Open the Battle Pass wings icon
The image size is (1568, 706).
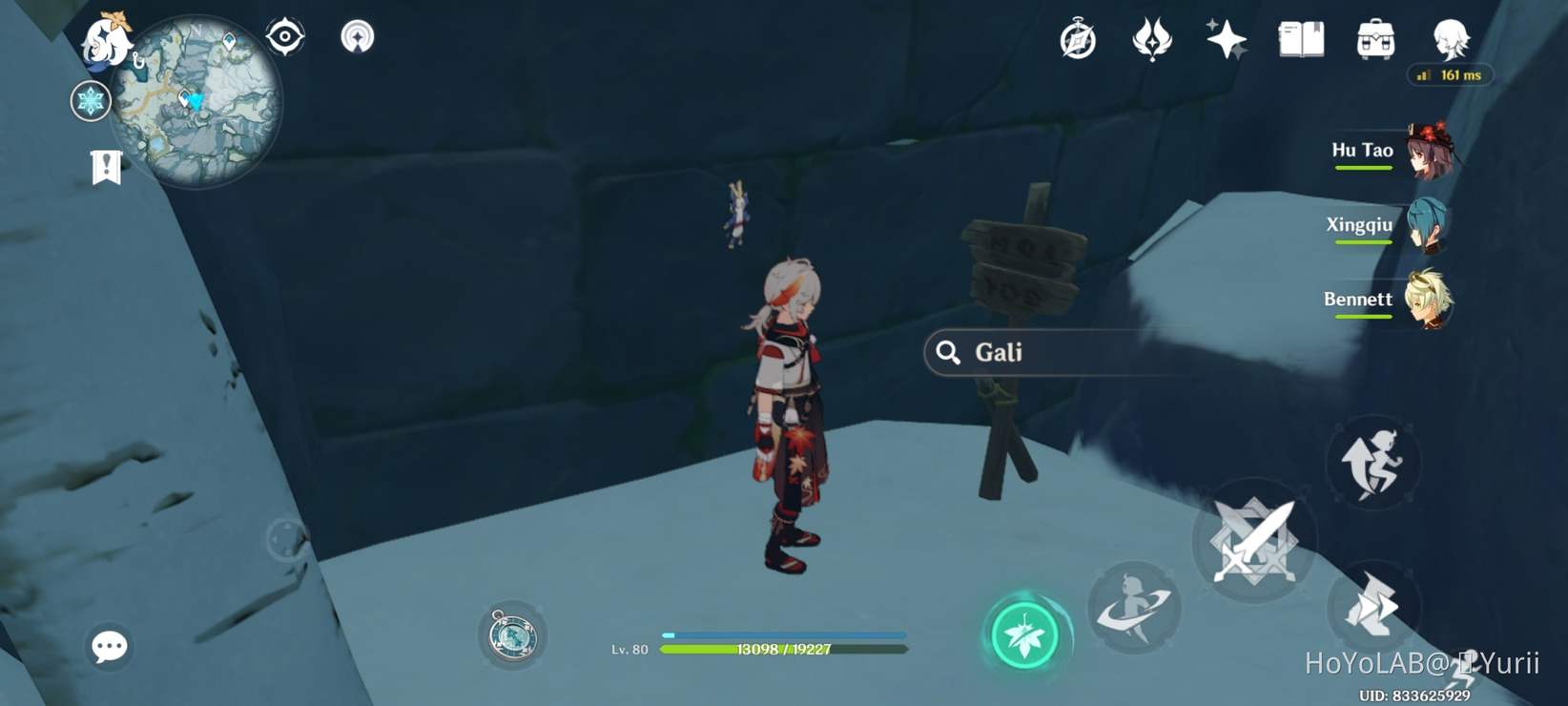coord(1150,40)
